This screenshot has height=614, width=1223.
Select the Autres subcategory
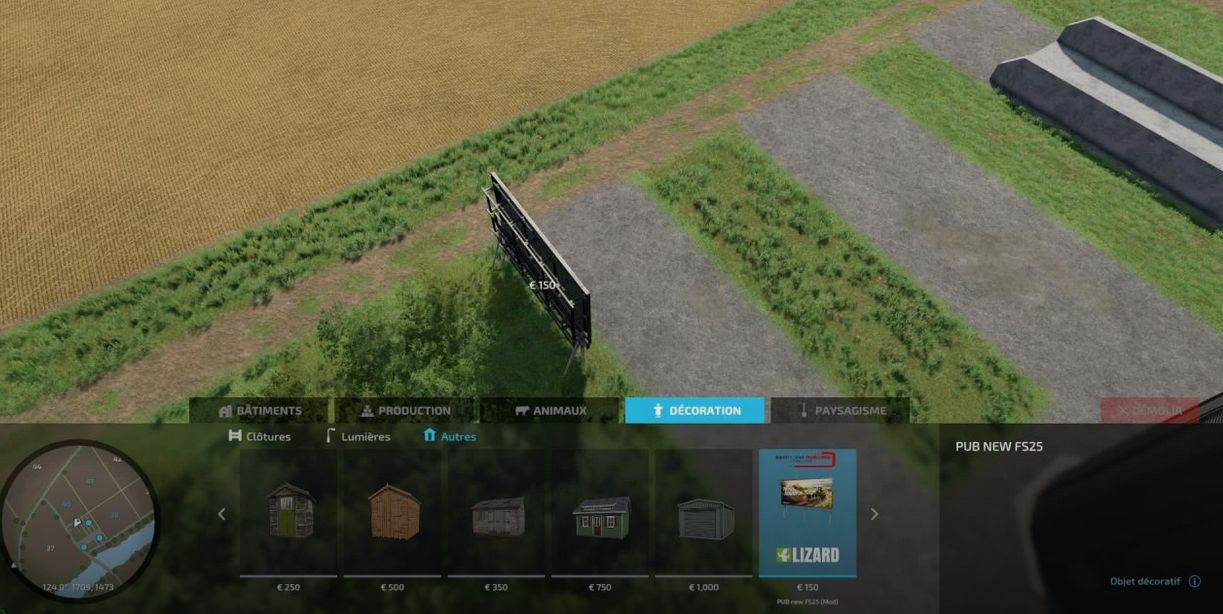click(x=450, y=437)
